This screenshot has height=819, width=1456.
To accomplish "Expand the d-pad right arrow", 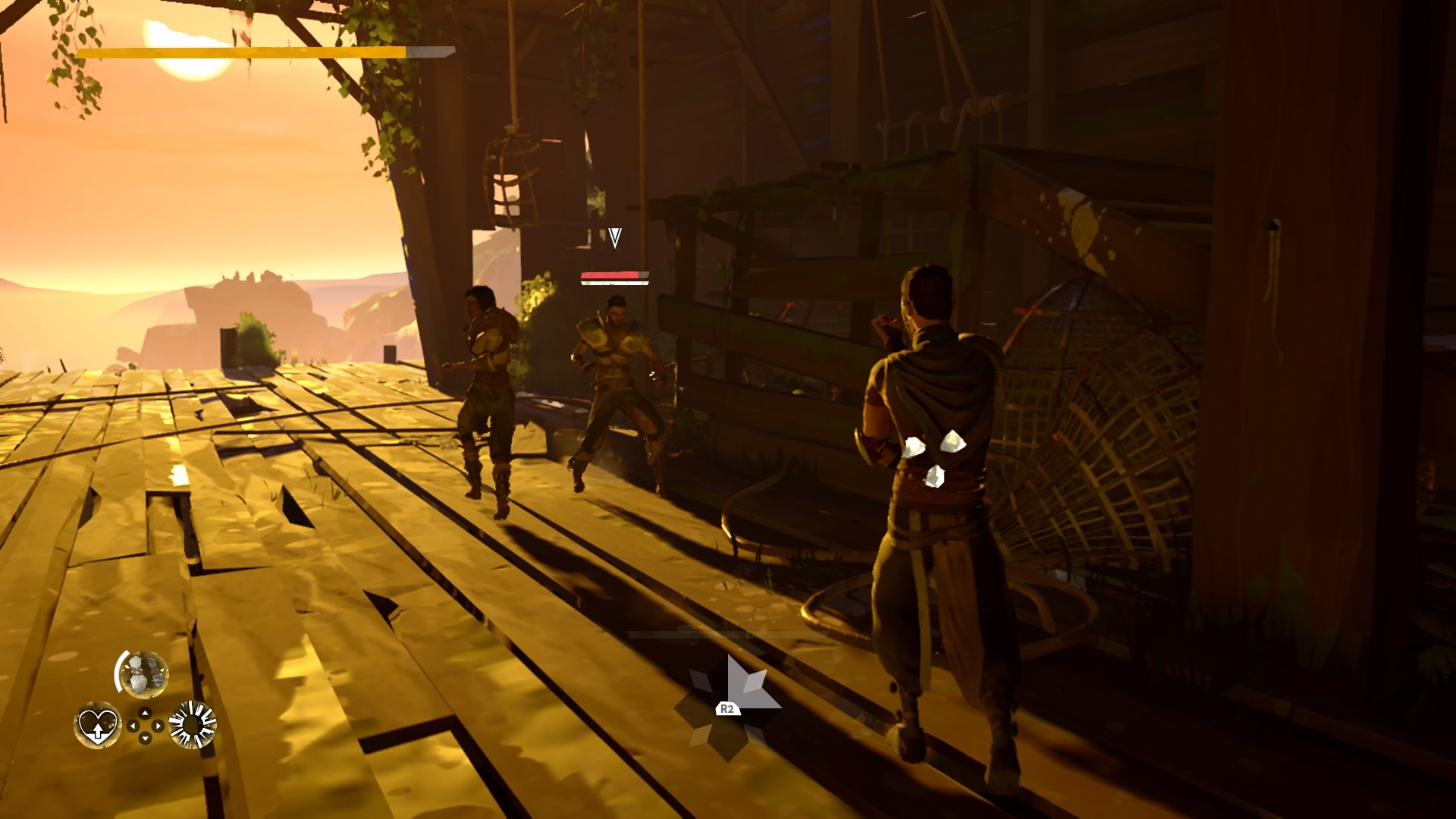I will click(x=157, y=726).
